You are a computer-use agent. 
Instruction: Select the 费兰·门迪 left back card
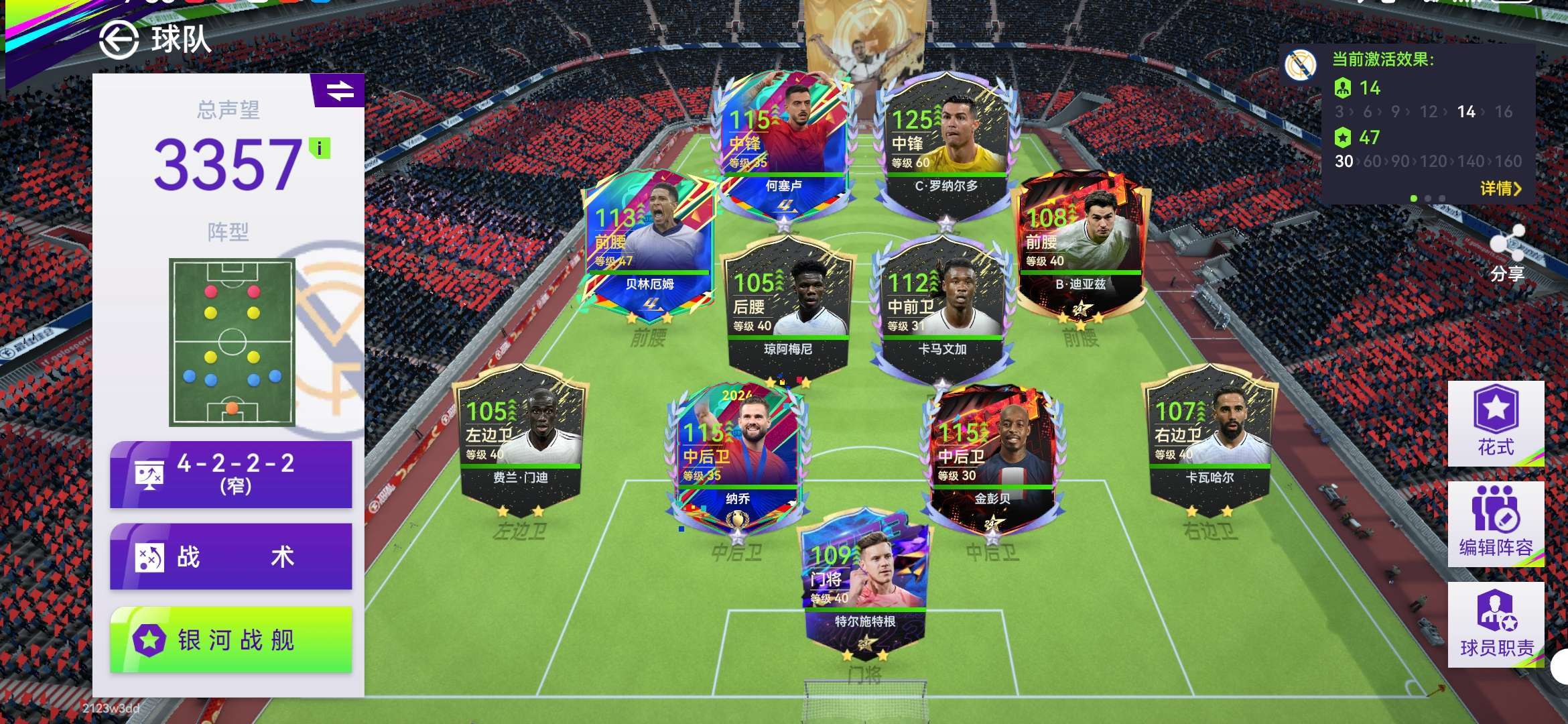click(x=521, y=439)
